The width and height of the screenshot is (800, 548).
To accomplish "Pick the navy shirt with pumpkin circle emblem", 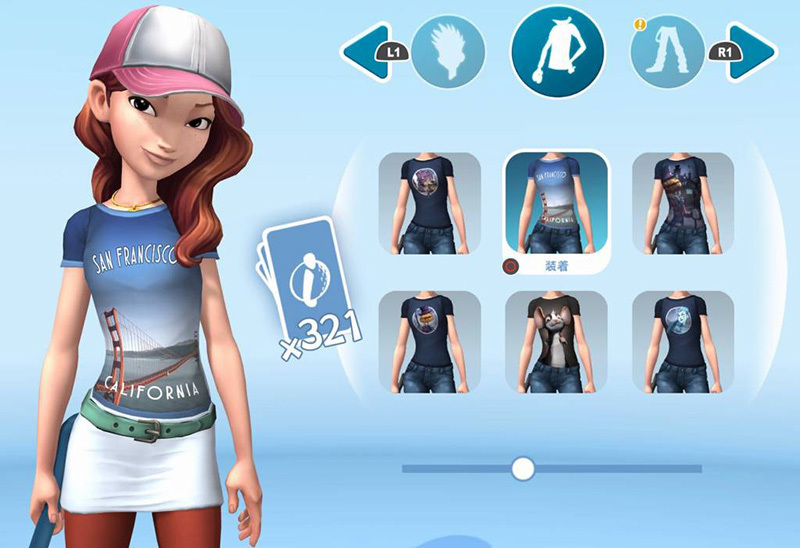I will click(429, 342).
